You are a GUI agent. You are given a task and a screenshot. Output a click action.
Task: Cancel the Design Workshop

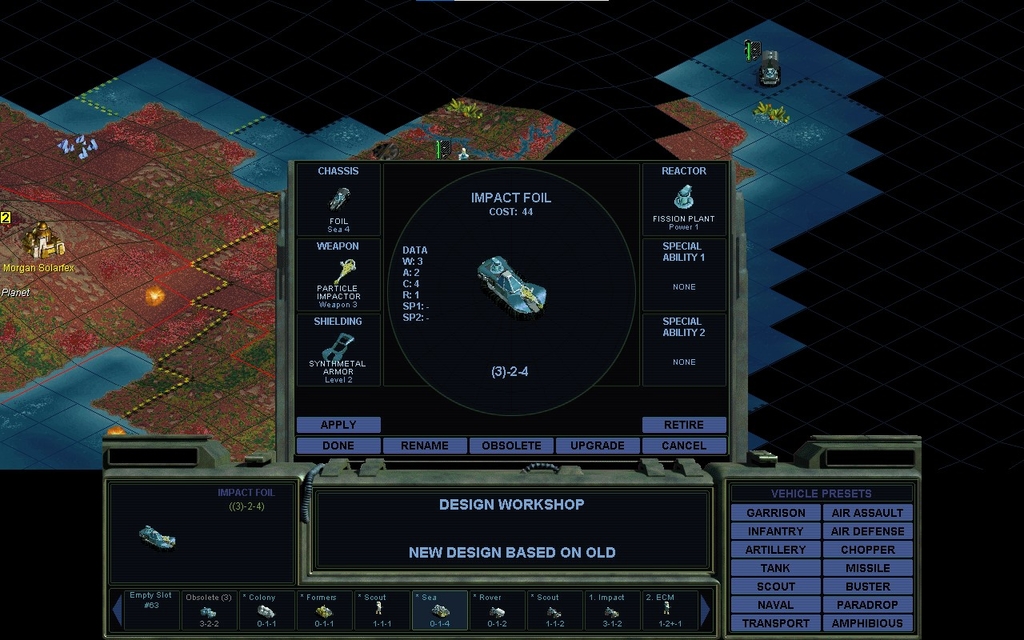click(684, 446)
